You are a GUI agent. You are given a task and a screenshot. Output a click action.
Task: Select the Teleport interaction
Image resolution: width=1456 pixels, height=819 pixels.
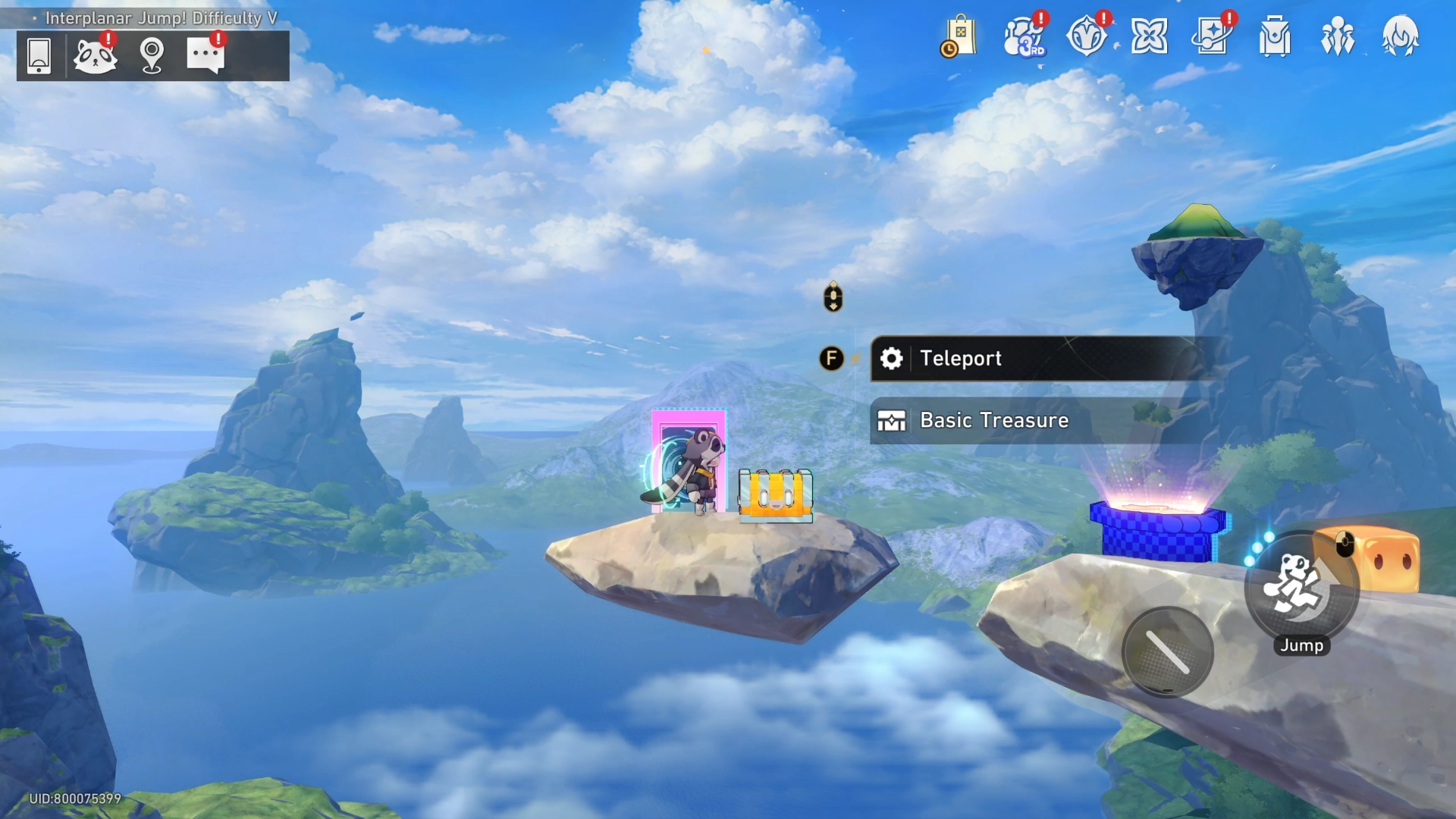[1039, 359]
